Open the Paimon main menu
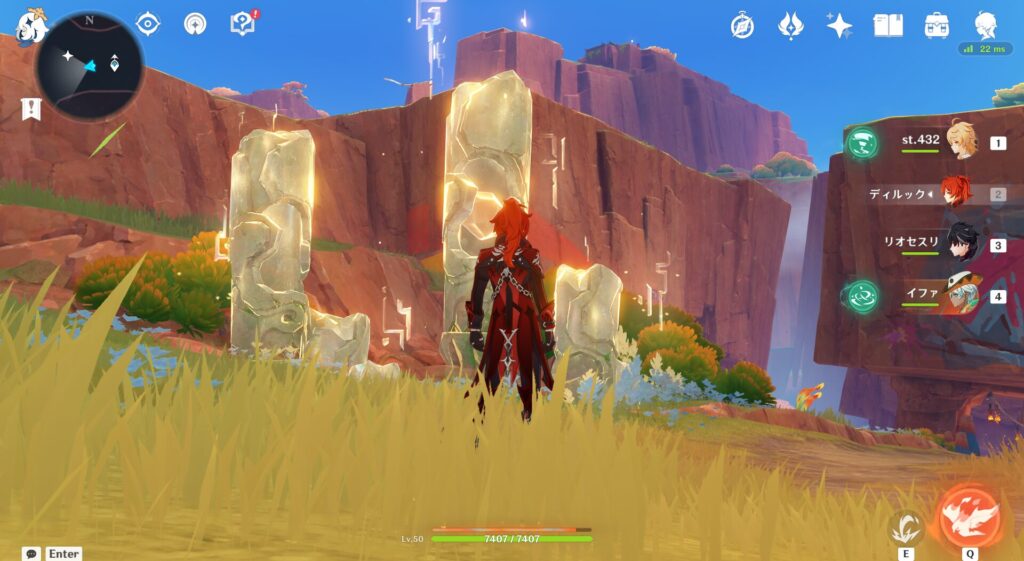Viewport: 1024px width, 561px height. [31, 27]
